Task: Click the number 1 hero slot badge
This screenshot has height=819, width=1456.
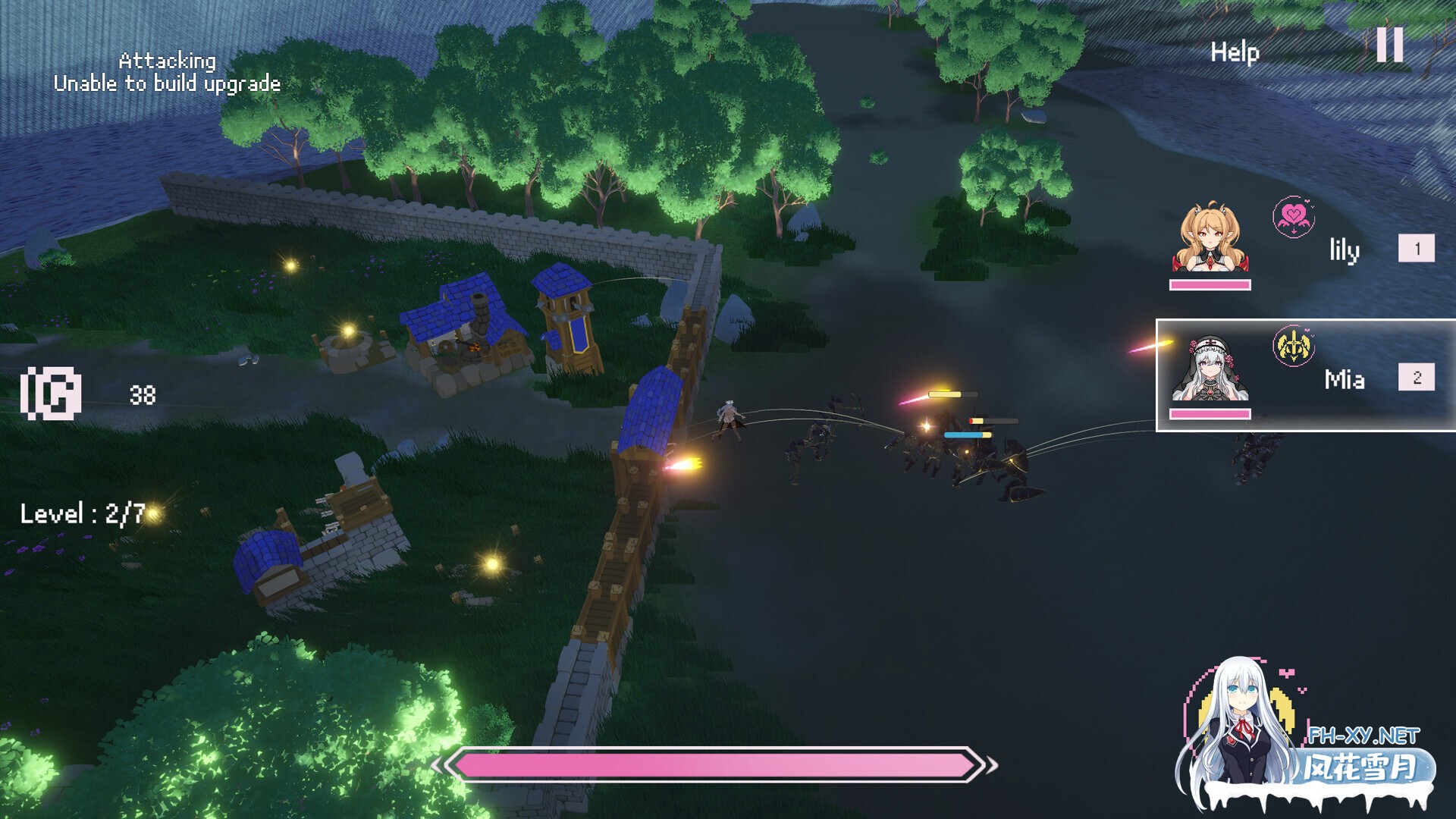Action: pos(1416,248)
